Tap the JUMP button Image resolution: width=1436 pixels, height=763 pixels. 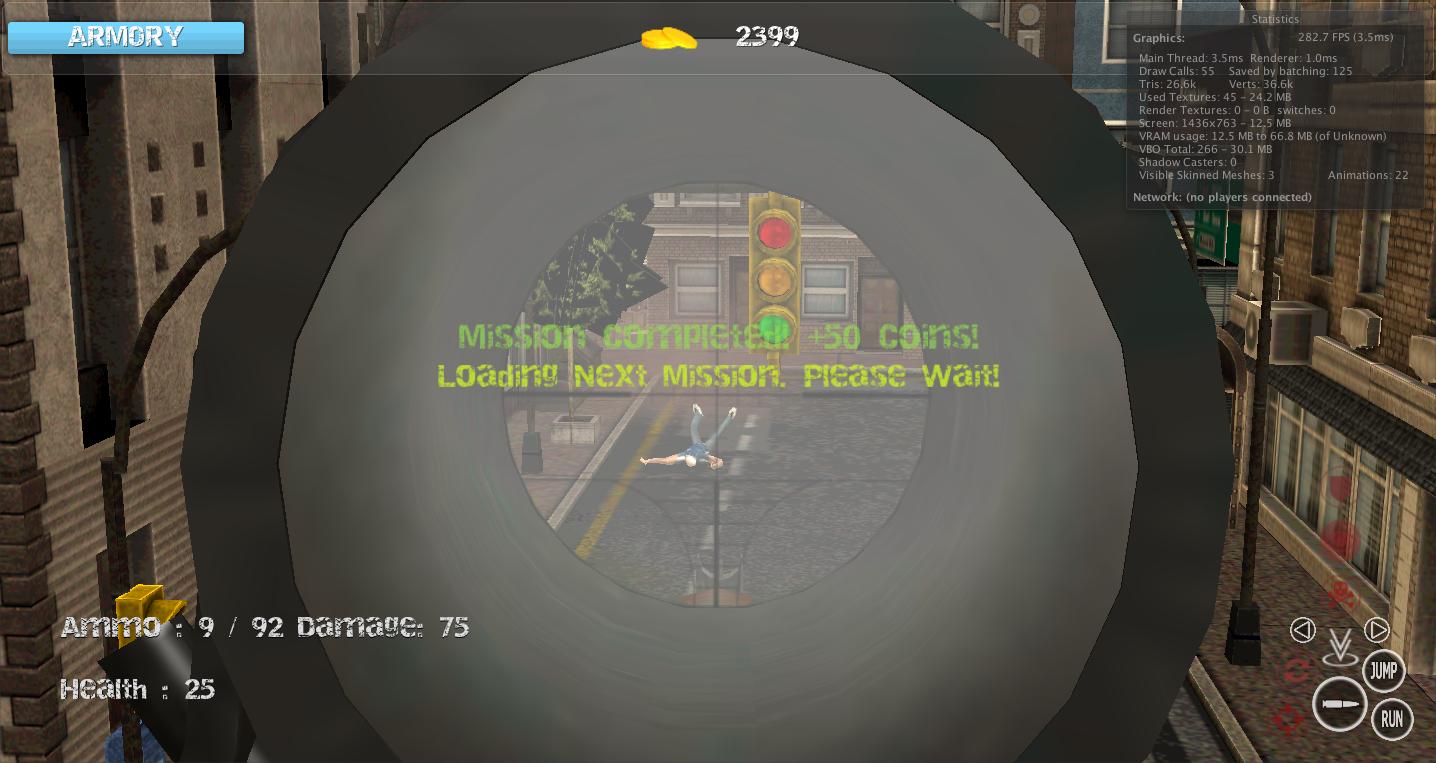pyautogui.click(x=1385, y=671)
